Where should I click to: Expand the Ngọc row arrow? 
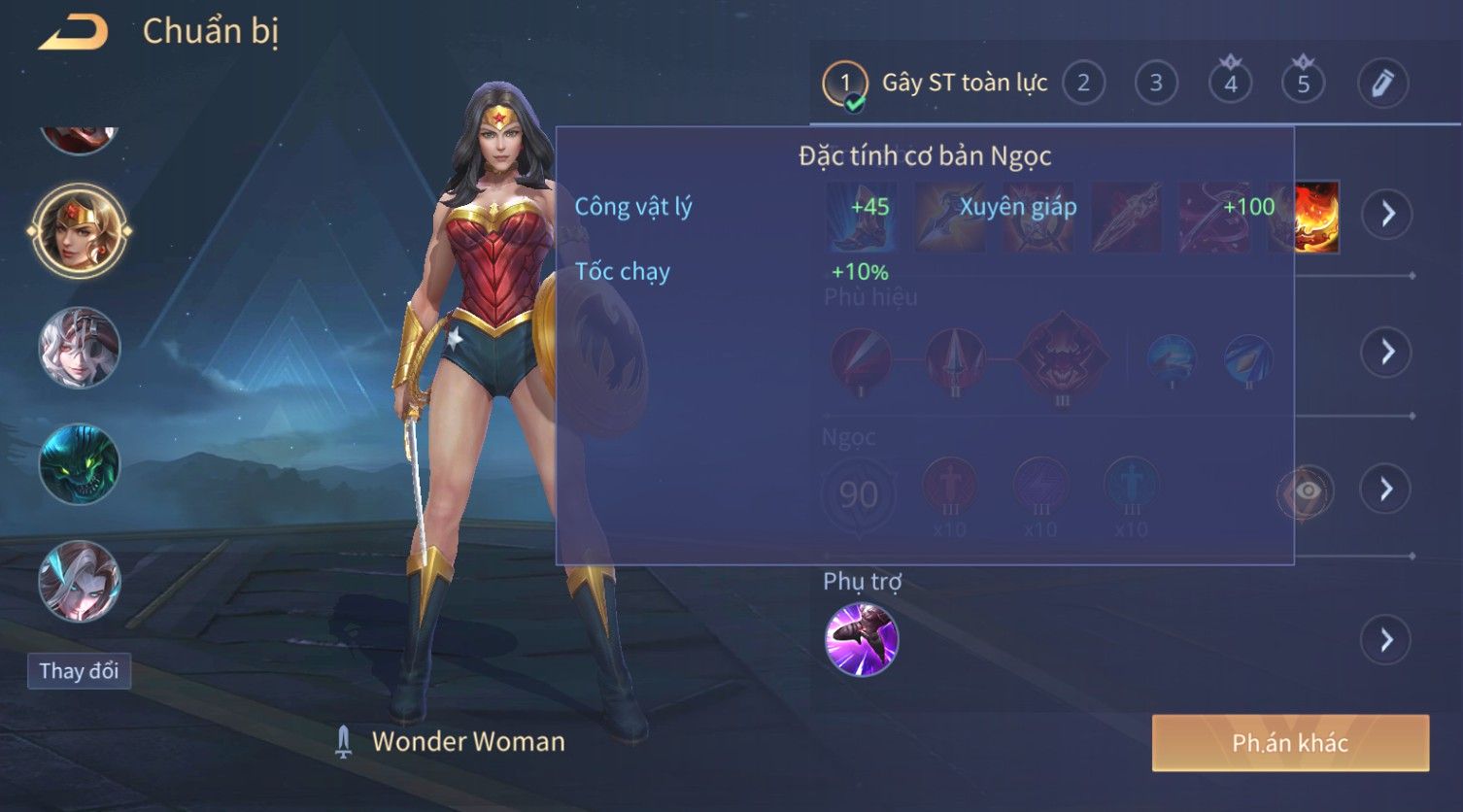pos(1387,490)
